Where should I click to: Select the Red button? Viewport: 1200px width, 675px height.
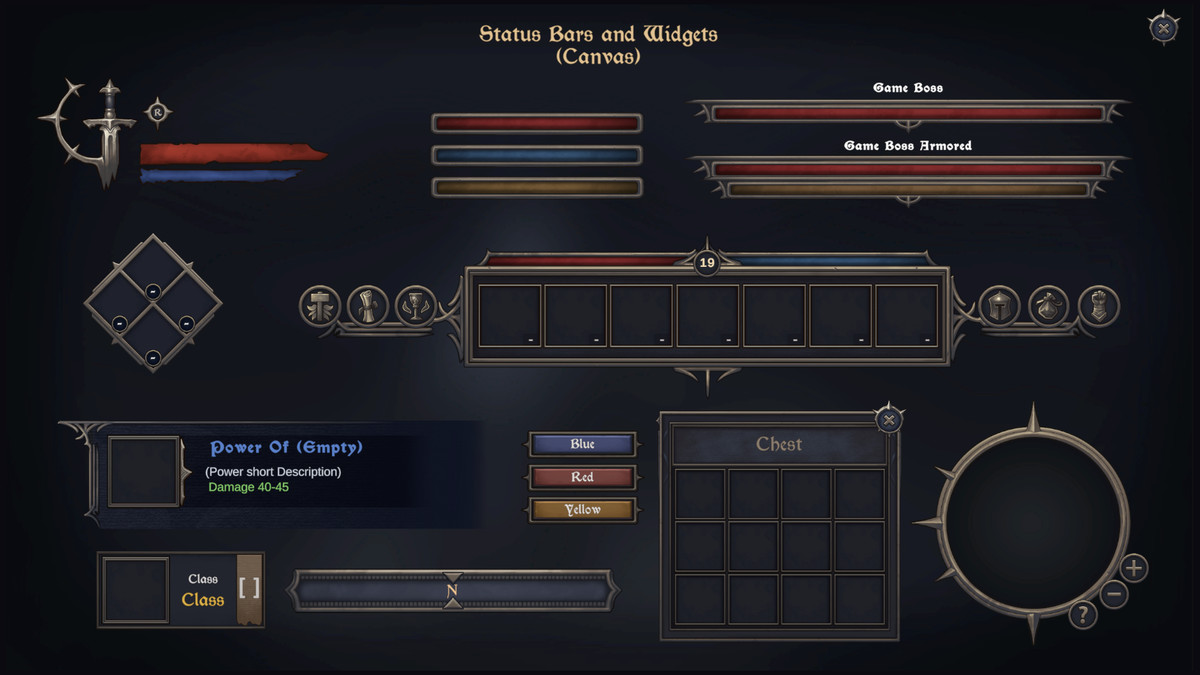pyautogui.click(x=582, y=477)
